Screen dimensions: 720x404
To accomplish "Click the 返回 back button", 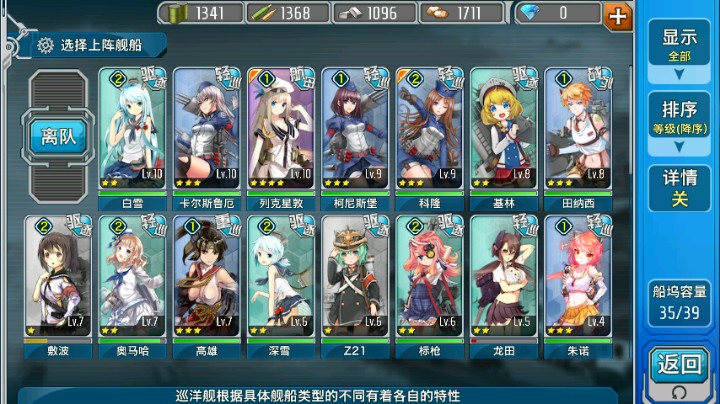I will [x=680, y=366].
